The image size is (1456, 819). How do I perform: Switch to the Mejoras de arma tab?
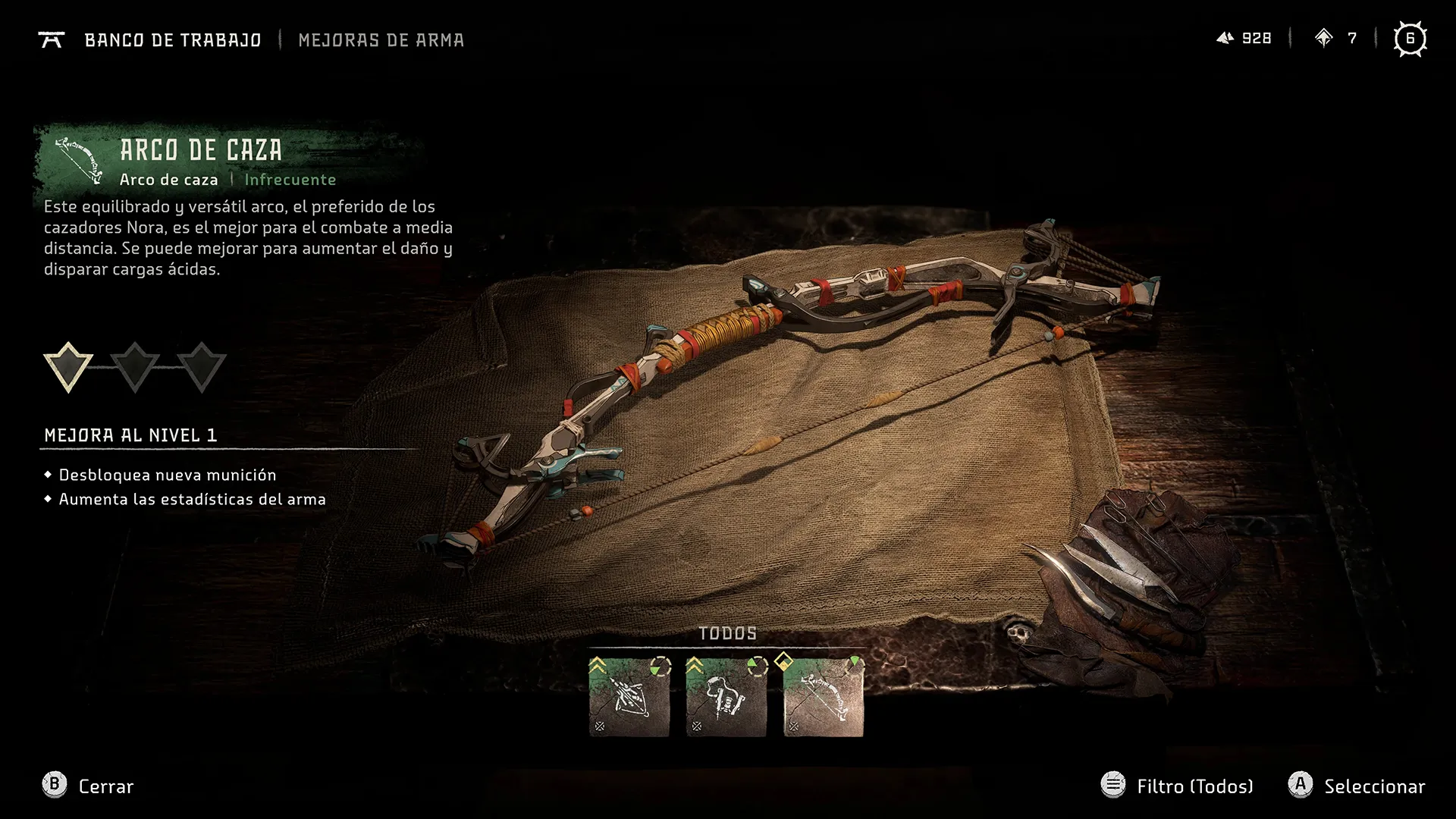click(381, 40)
